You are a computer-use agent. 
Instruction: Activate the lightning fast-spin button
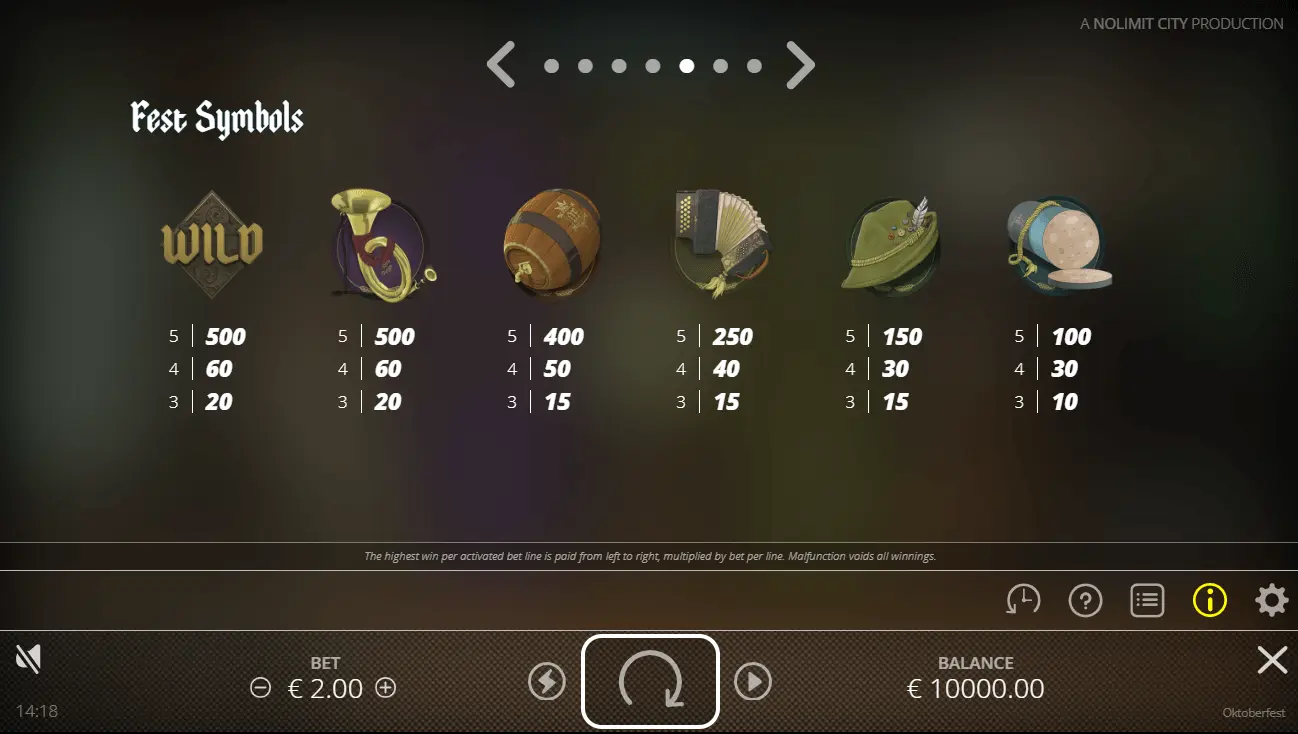[x=547, y=682]
